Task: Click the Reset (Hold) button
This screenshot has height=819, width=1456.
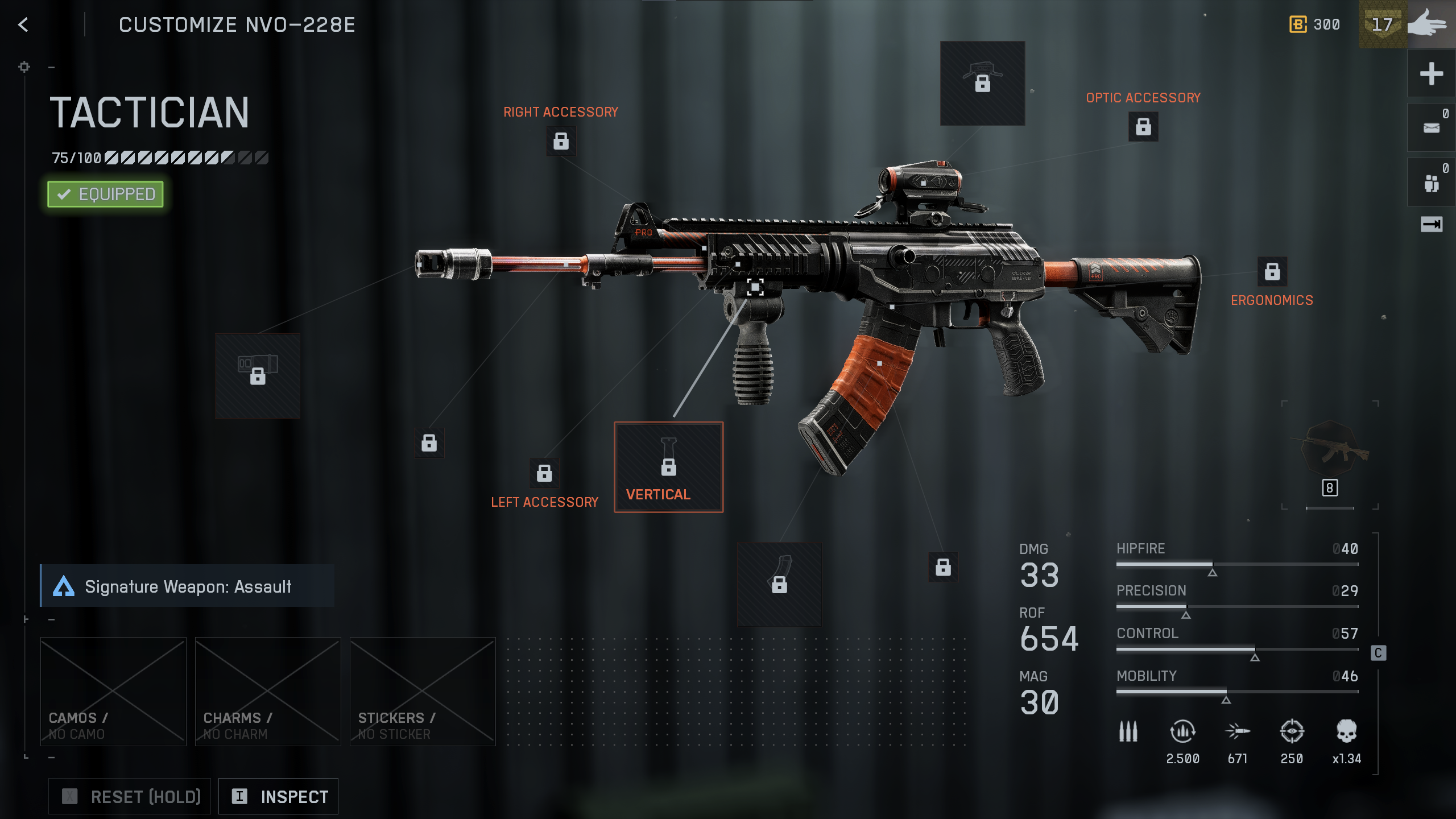Action: coord(130,796)
